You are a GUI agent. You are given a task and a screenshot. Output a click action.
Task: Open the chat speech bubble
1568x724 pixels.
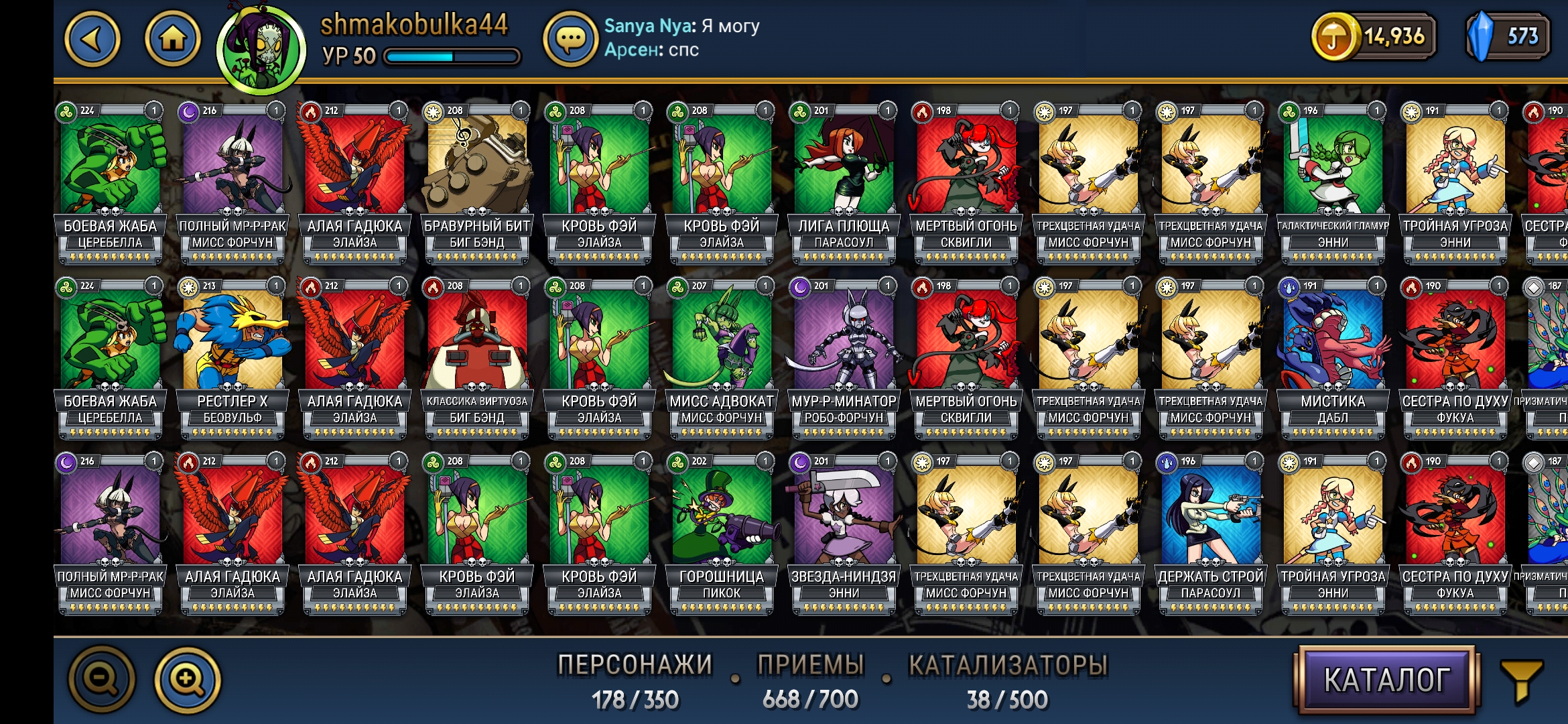pyautogui.click(x=570, y=39)
